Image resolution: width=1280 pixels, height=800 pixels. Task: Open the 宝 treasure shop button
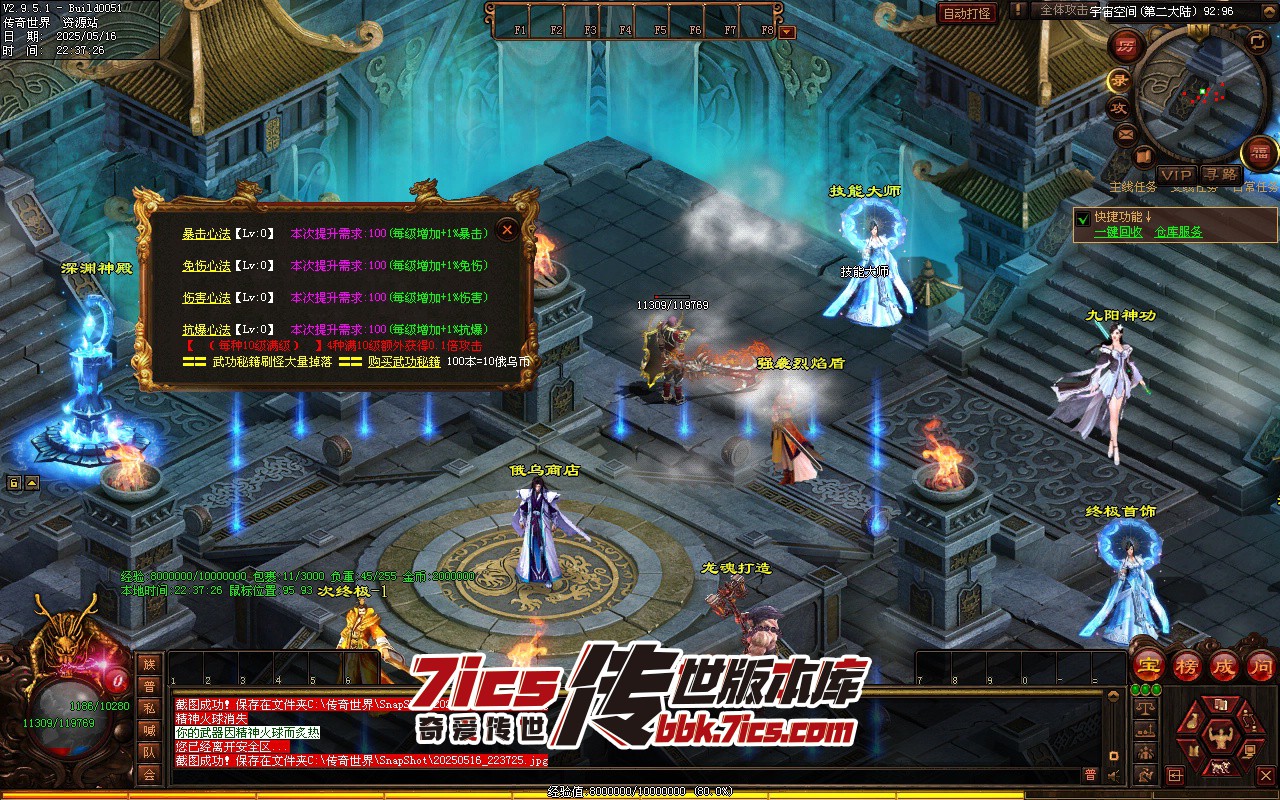click(1150, 666)
